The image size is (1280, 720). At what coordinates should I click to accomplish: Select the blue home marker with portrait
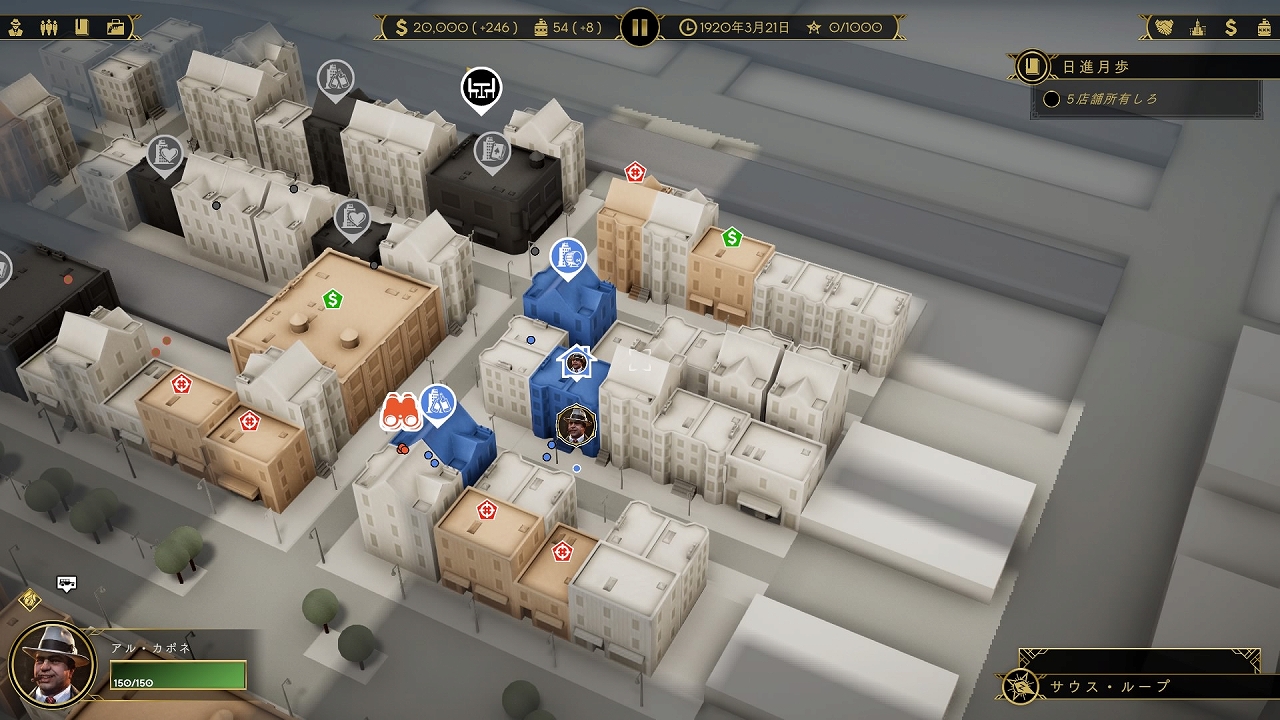577,362
